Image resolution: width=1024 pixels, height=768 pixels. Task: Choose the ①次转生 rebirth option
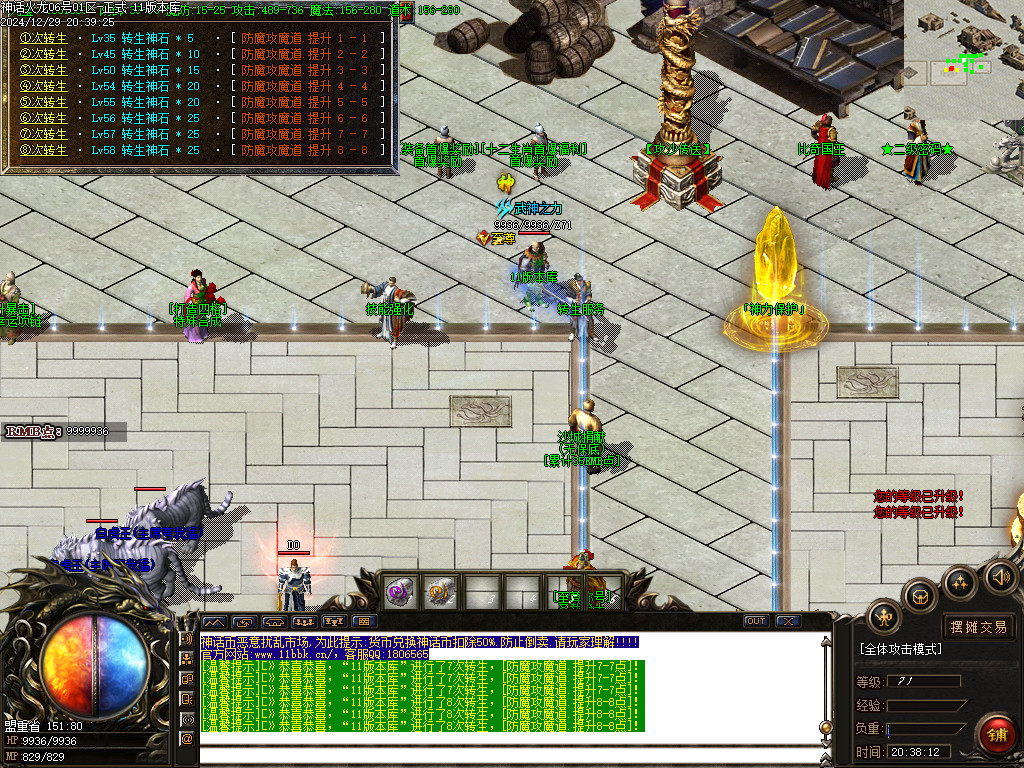pyautogui.click(x=43, y=38)
